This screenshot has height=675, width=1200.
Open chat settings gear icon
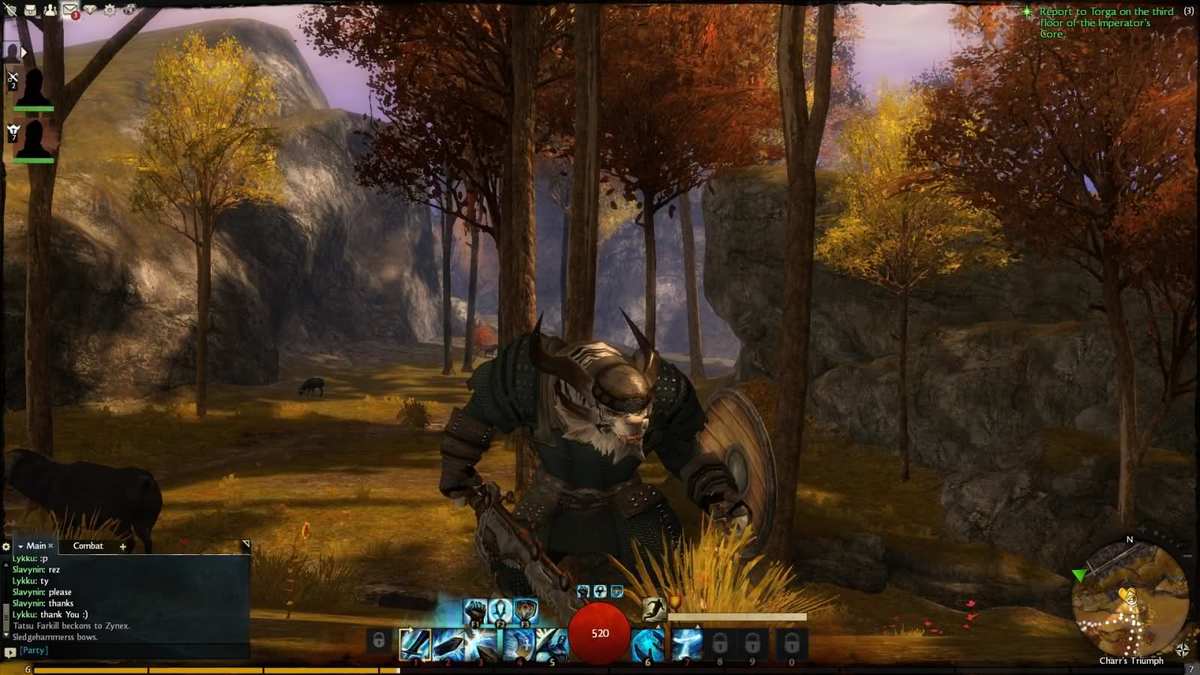click(6, 547)
